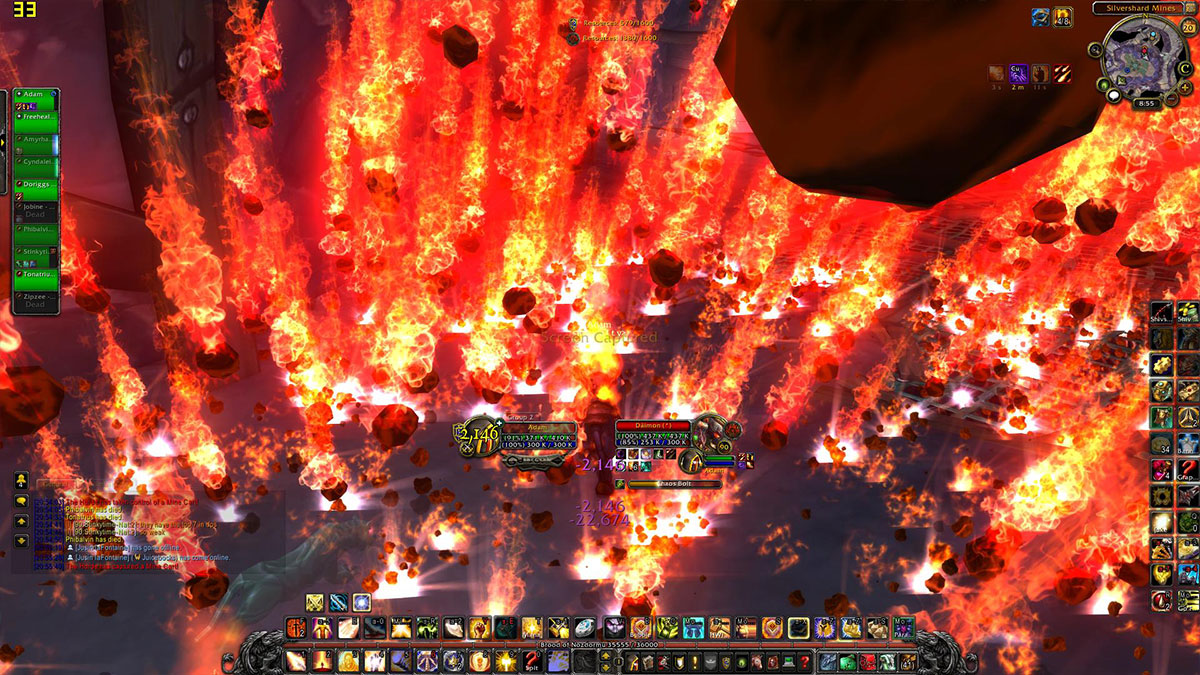This screenshot has width=1200, height=675.
Task: Click the Brood of Nozdormu reputation bar
Action: click(600, 645)
